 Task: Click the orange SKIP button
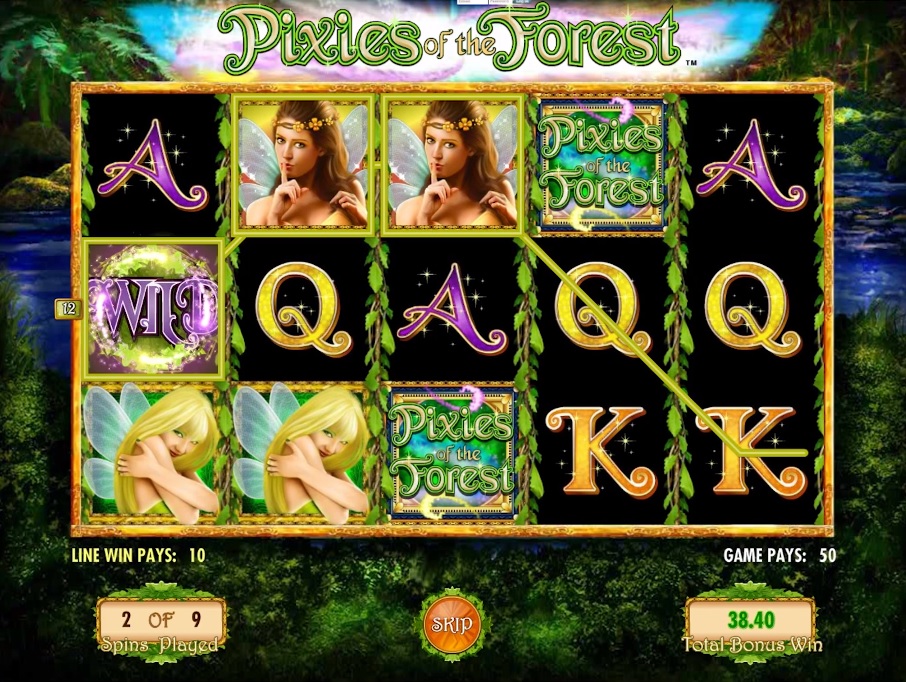(x=452, y=624)
